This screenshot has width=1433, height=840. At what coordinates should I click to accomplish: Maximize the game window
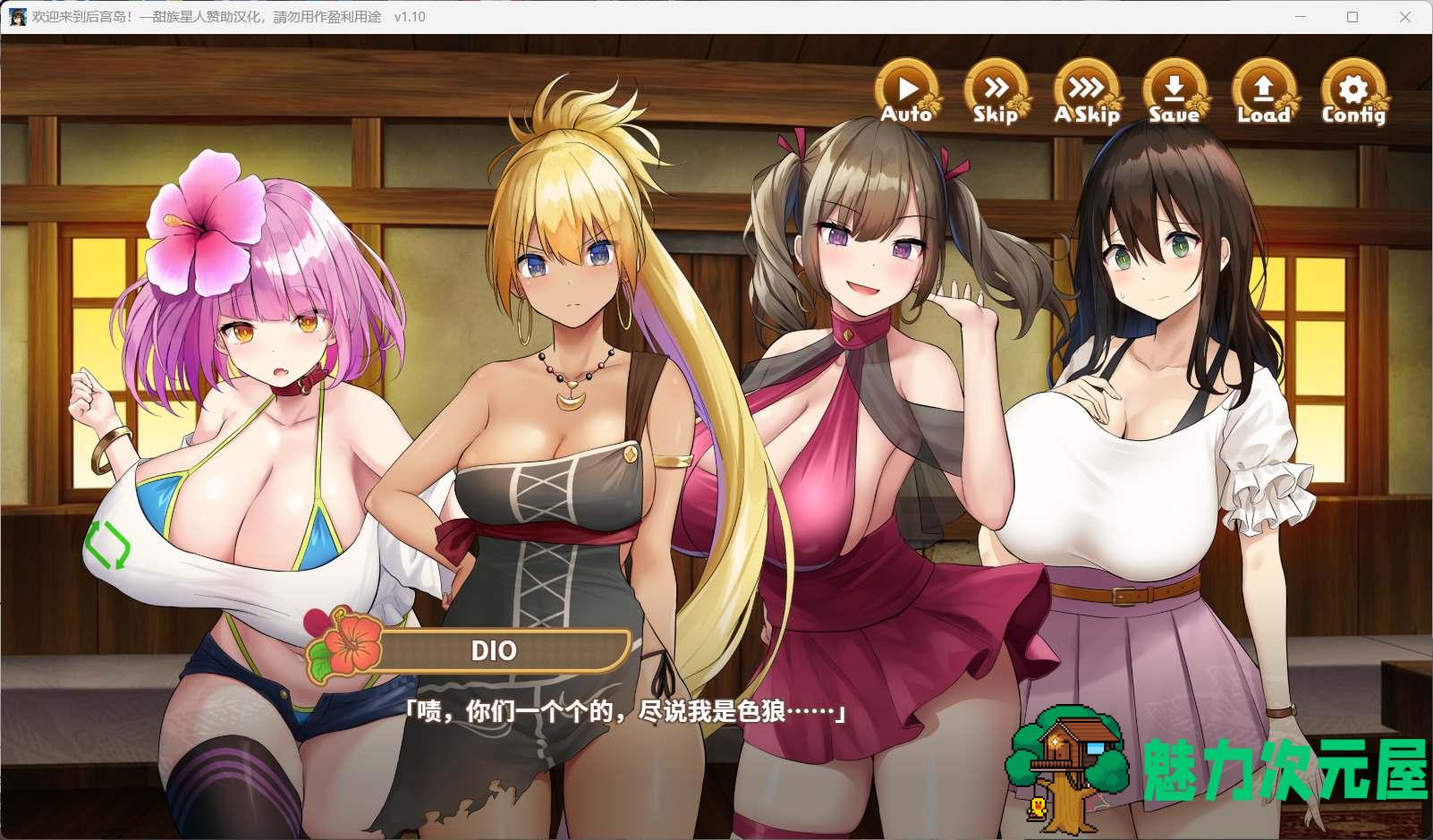[1352, 17]
